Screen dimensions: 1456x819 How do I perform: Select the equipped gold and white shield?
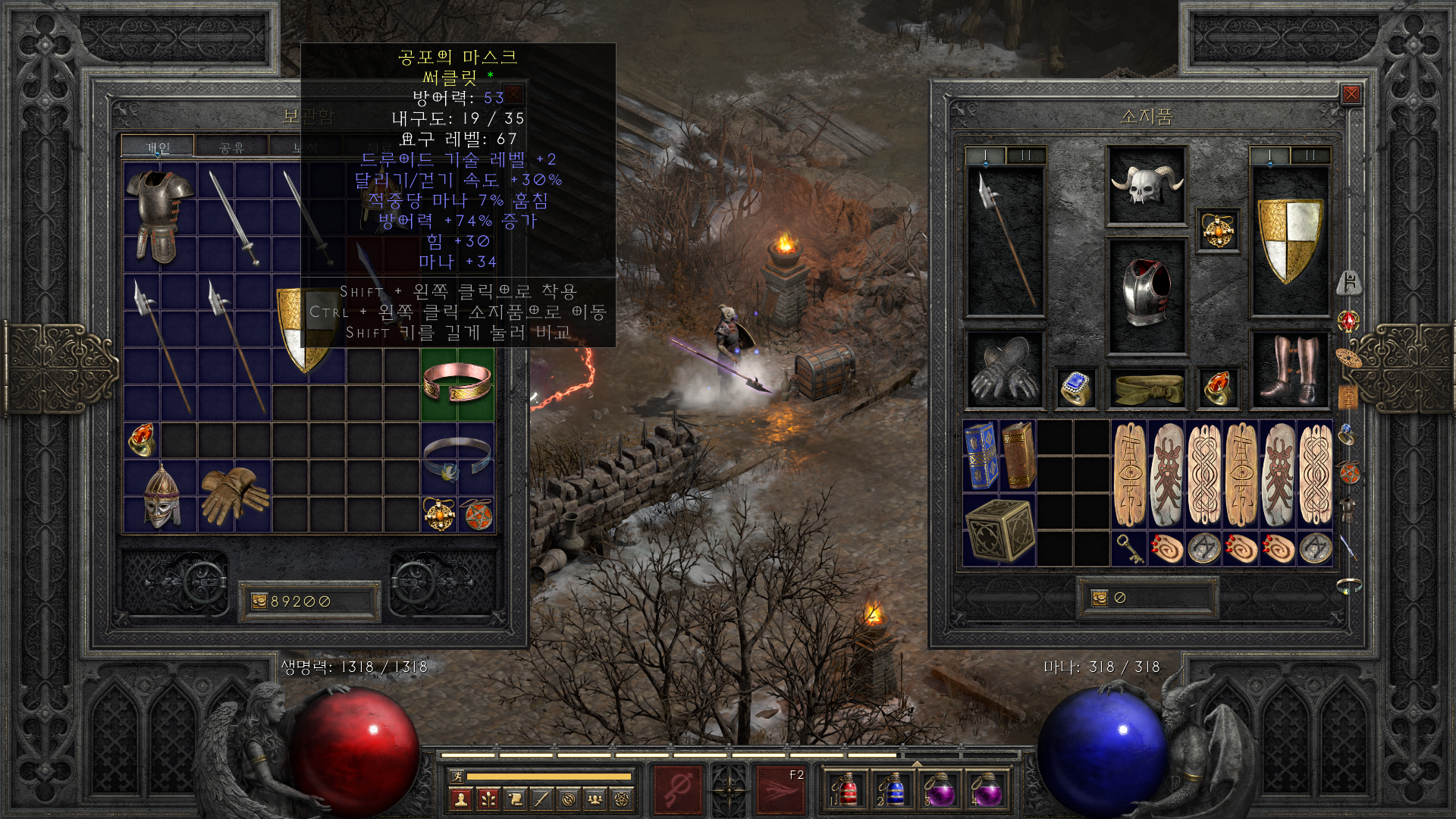[1289, 240]
